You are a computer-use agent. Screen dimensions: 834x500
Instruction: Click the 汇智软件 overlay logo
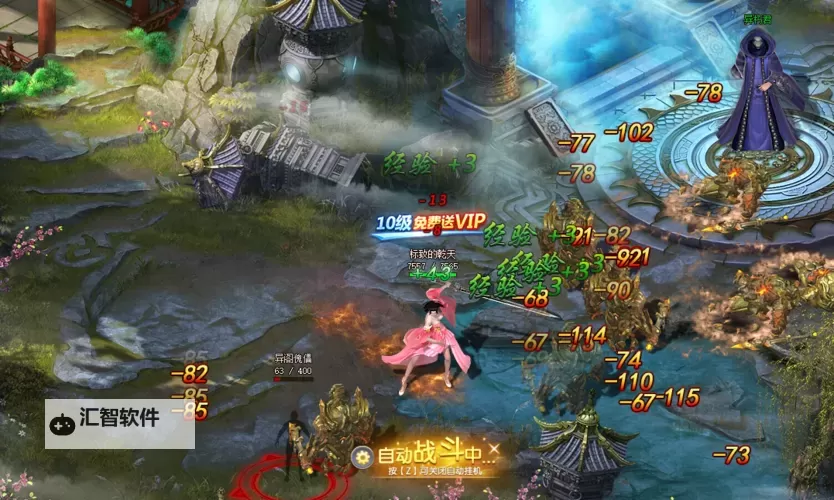coord(119,422)
